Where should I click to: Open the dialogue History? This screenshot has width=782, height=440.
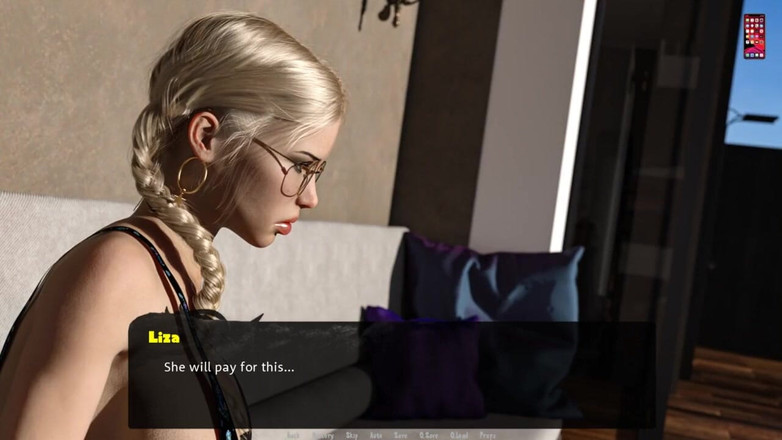click(322, 435)
